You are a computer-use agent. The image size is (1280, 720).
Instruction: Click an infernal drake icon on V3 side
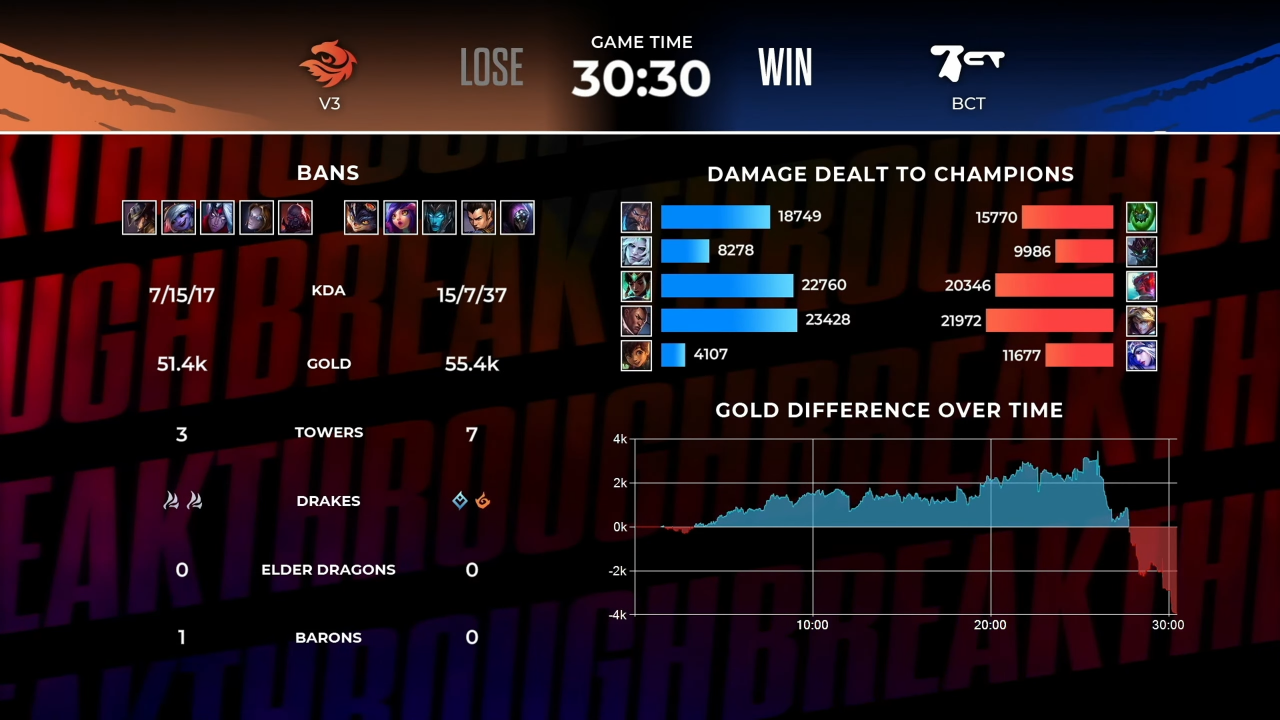click(x=172, y=500)
